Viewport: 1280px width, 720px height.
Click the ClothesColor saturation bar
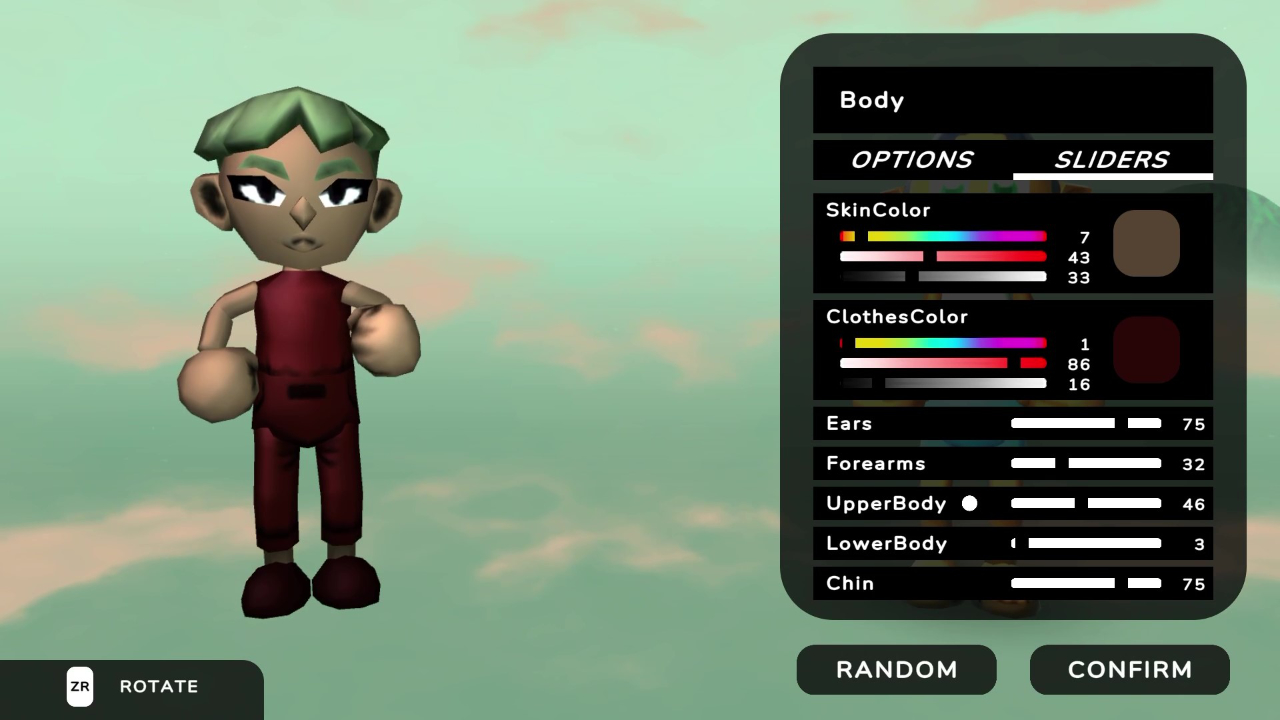[943, 363]
